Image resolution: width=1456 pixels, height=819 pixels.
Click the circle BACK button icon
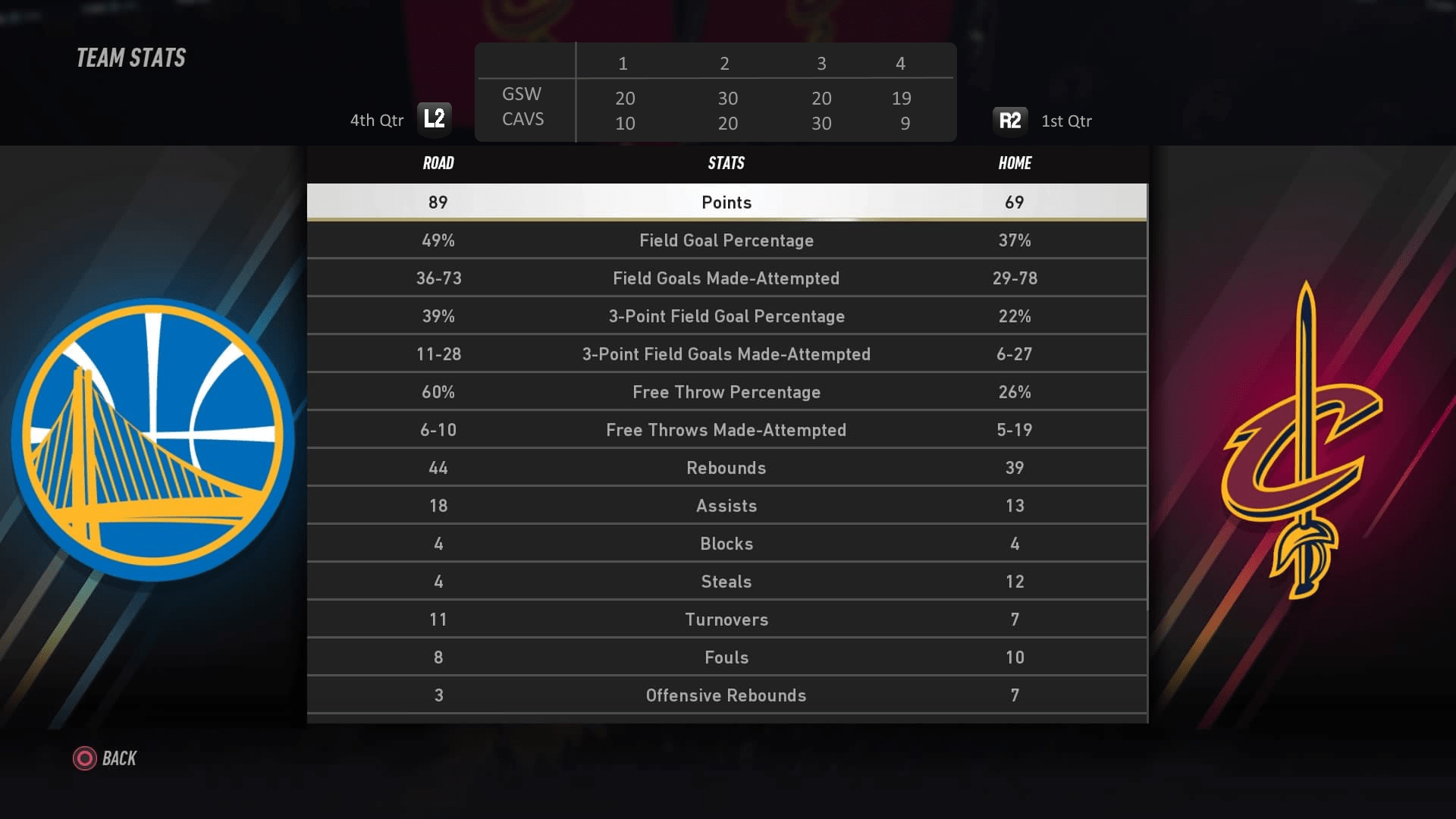click(84, 758)
